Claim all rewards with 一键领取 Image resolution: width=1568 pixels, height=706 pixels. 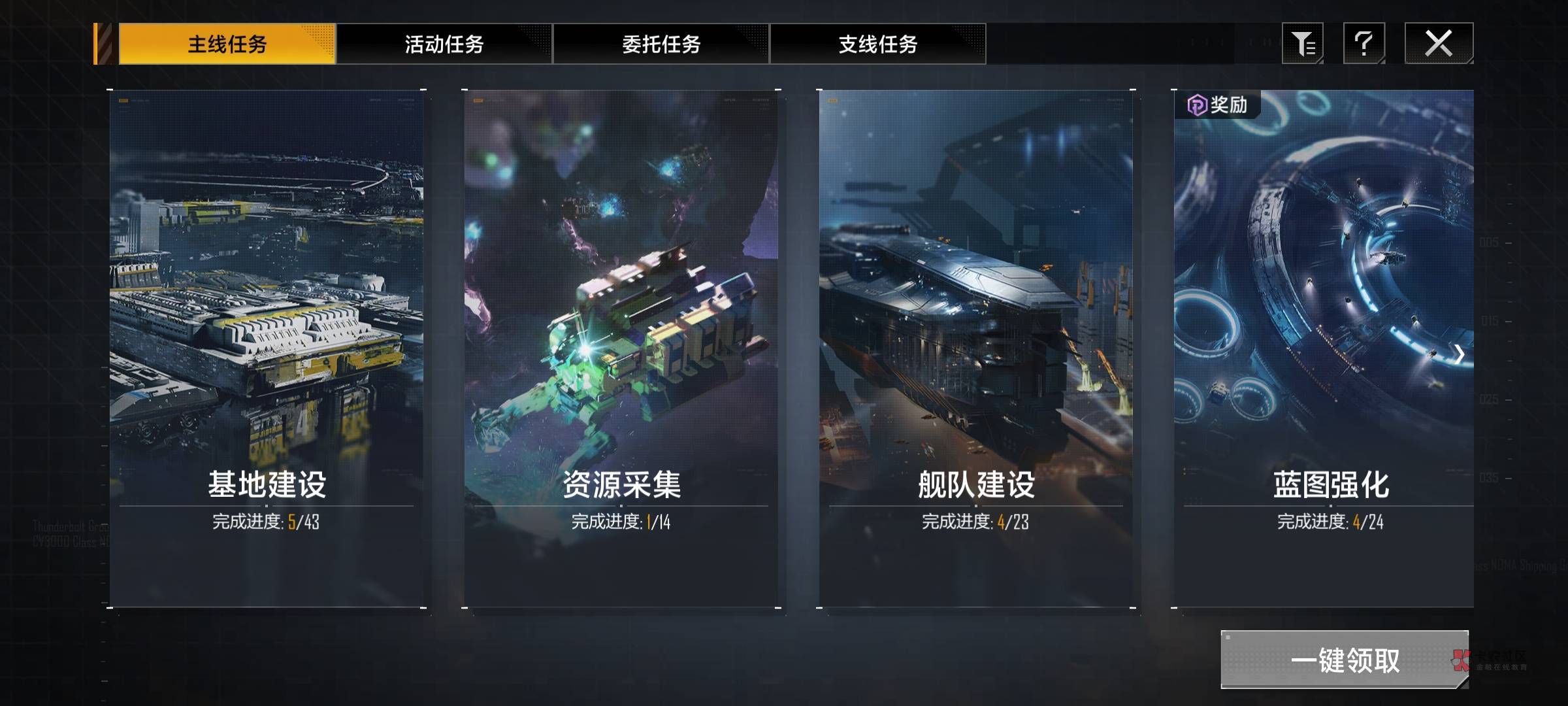coord(1345,660)
